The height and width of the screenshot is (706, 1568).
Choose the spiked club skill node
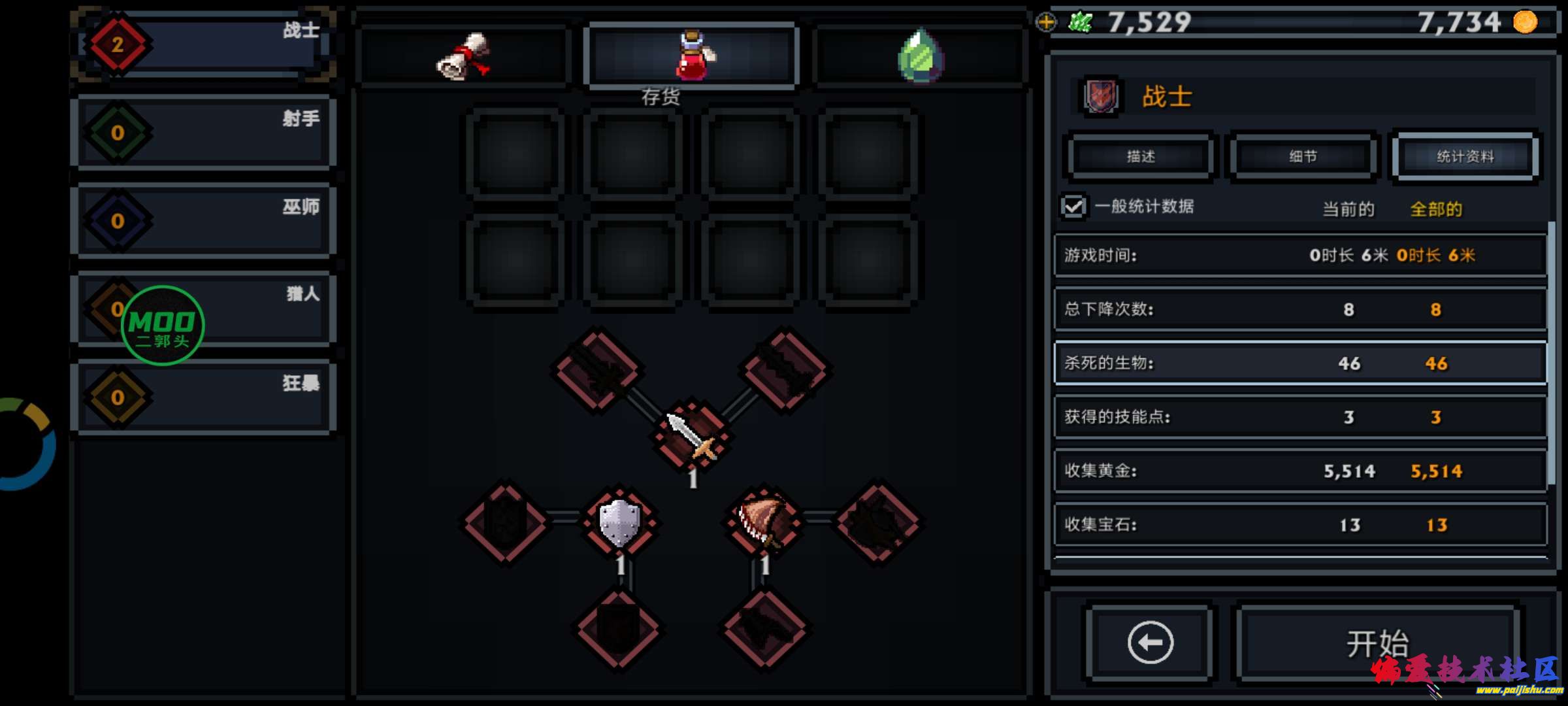762,521
